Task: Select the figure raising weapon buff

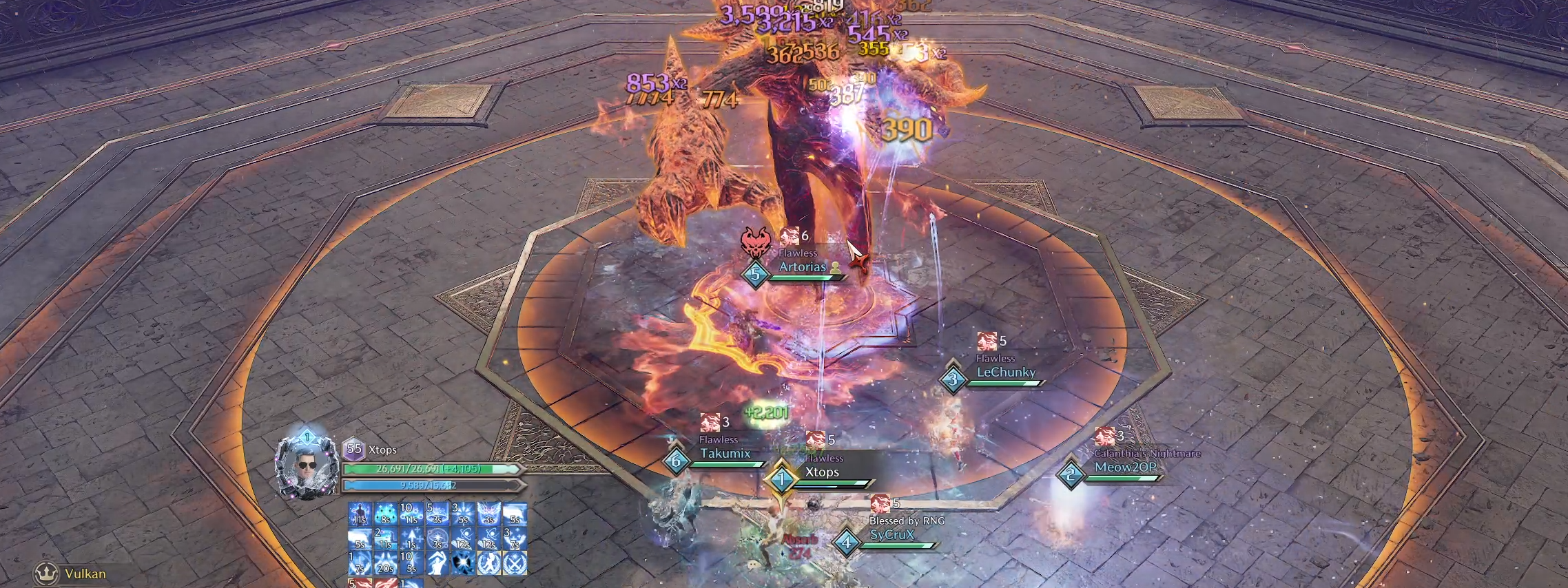Action: click(x=437, y=564)
